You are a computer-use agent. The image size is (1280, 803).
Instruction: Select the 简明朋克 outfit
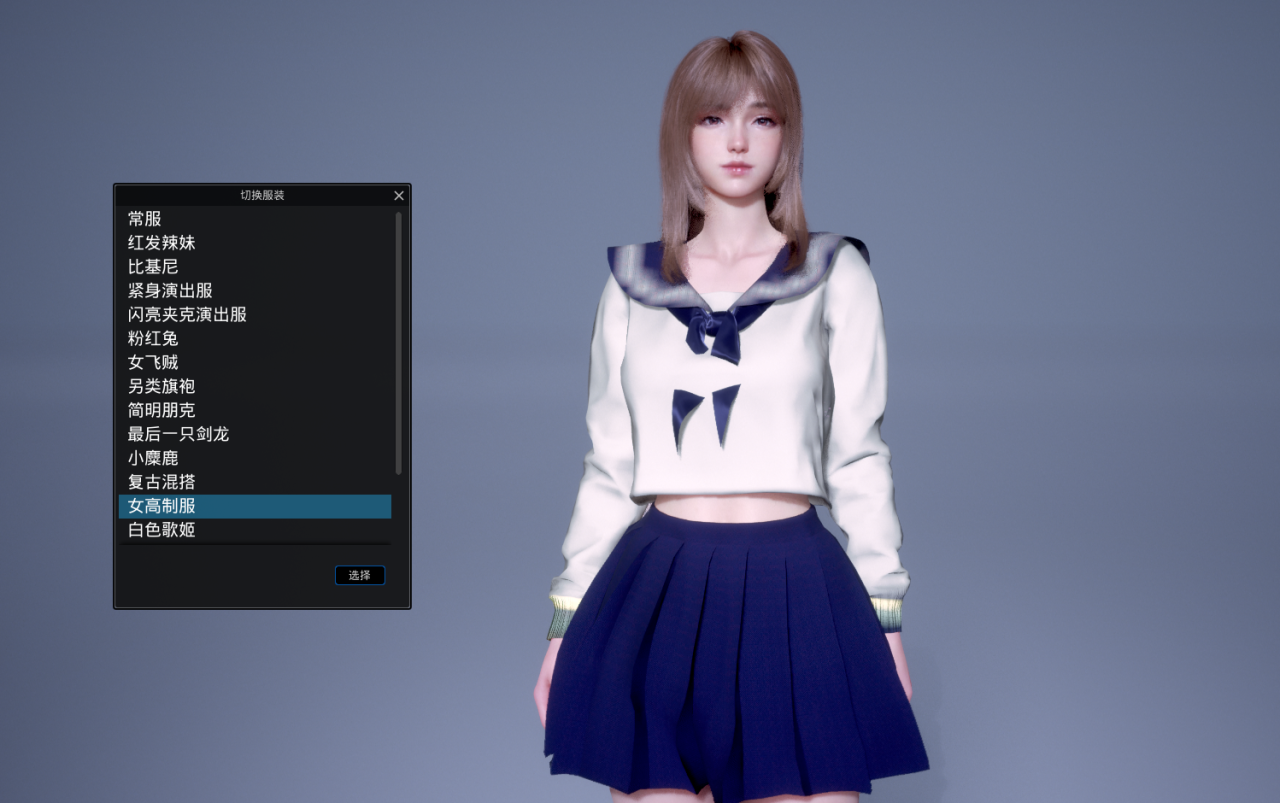pyautogui.click(x=162, y=411)
